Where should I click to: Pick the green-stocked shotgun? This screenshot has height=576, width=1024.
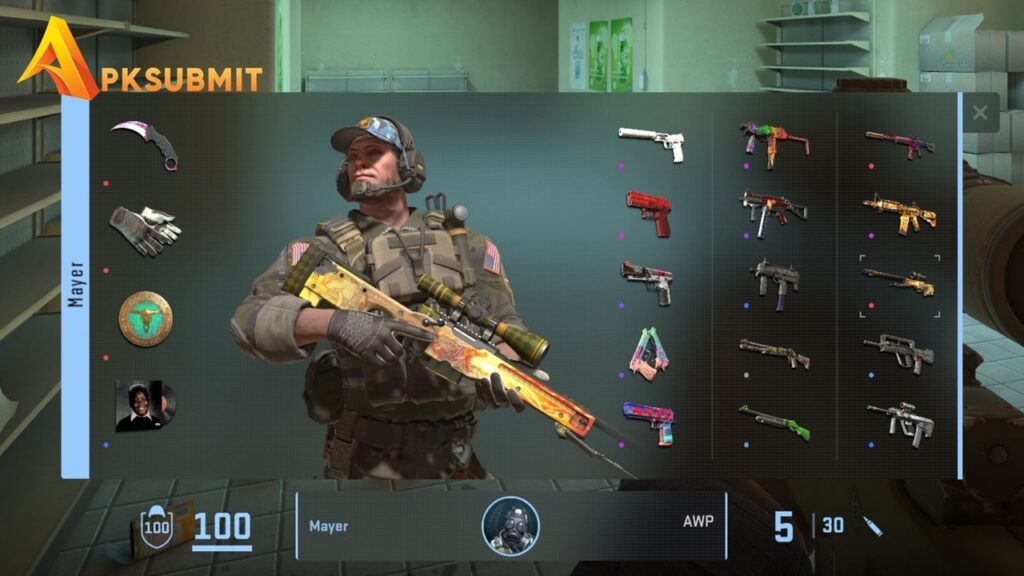tap(774, 421)
